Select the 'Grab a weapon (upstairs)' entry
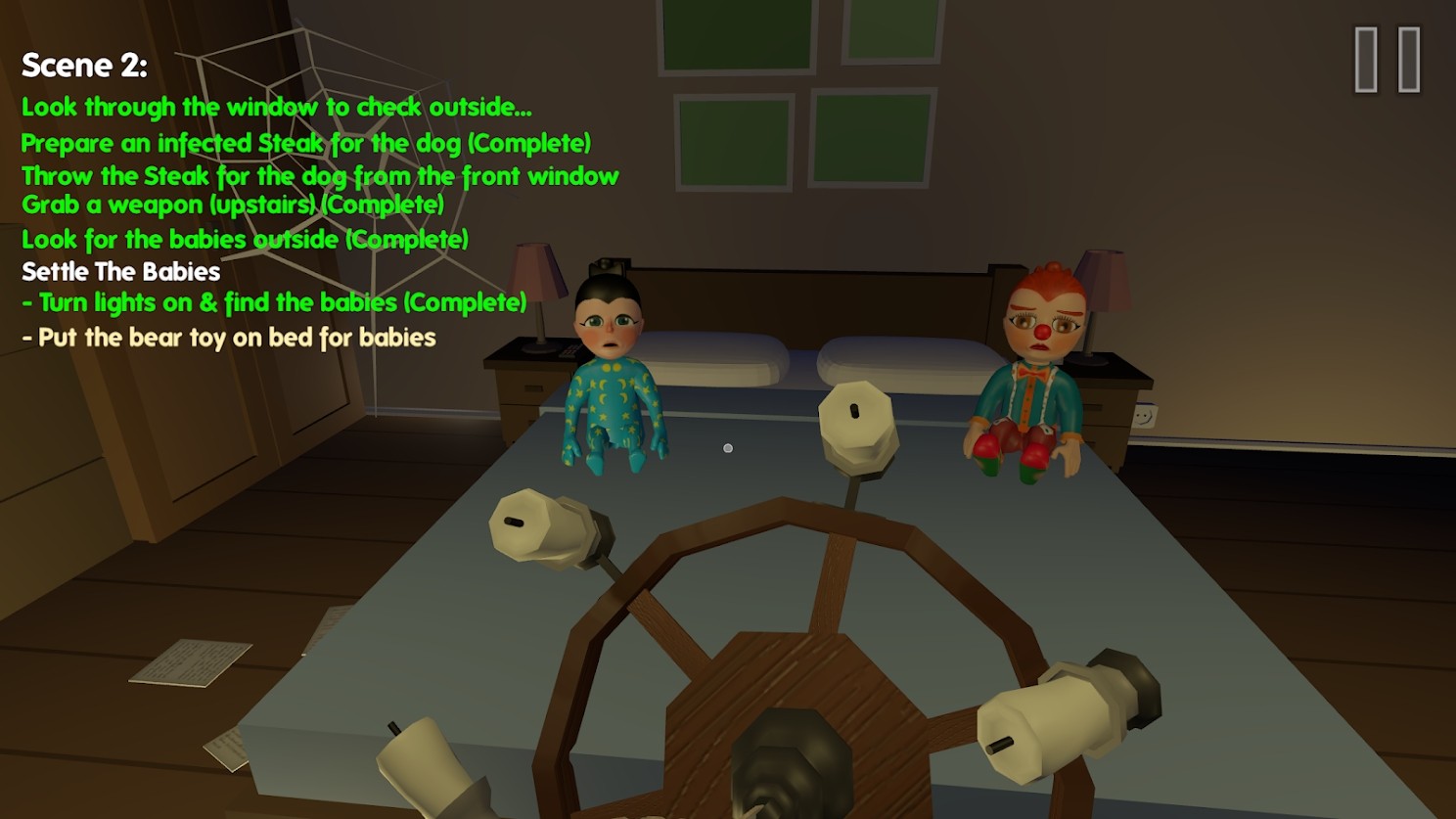This screenshot has height=819, width=1456. tap(232, 205)
